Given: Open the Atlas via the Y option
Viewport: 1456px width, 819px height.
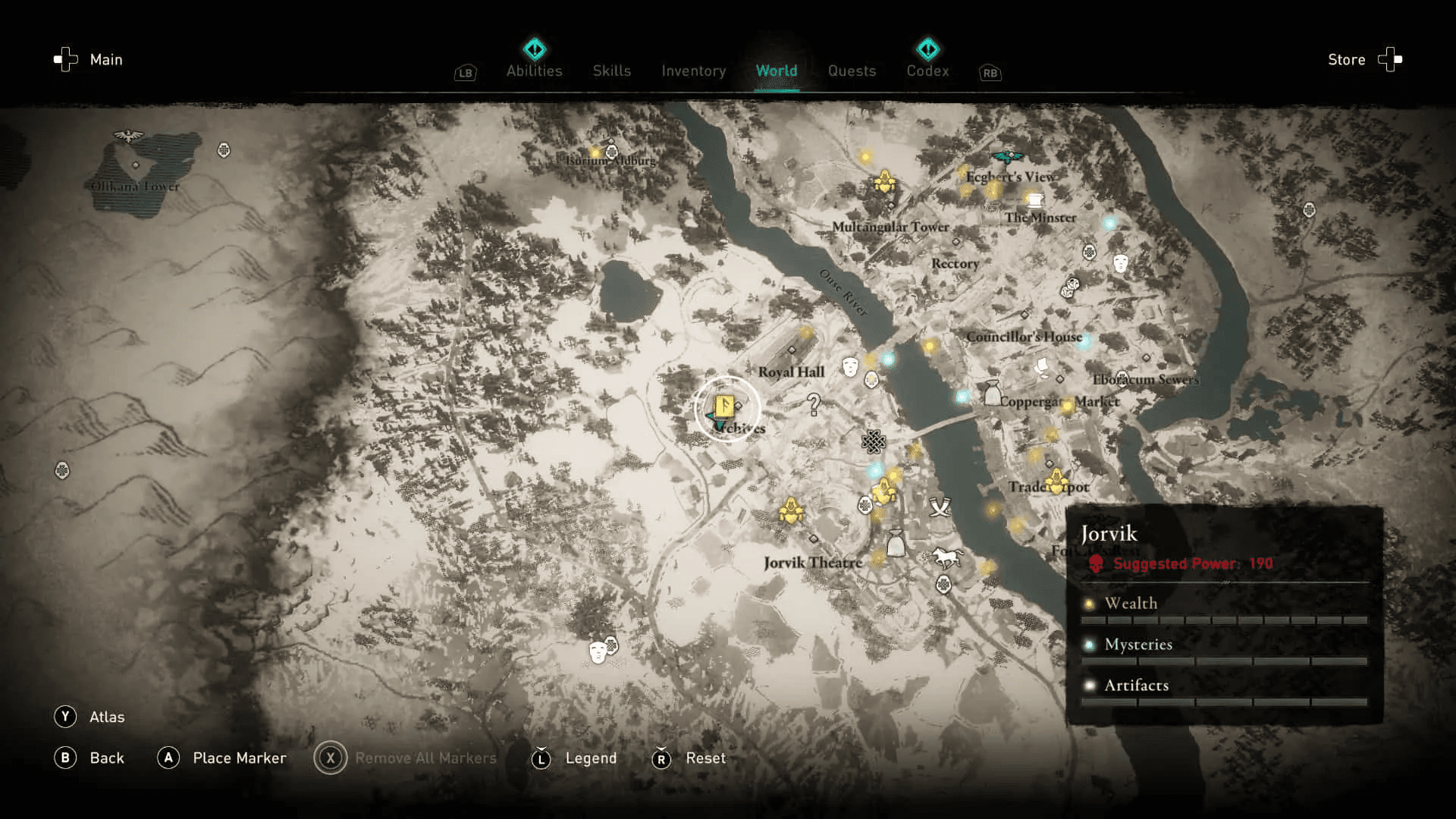Looking at the screenshot, I should (x=67, y=716).
